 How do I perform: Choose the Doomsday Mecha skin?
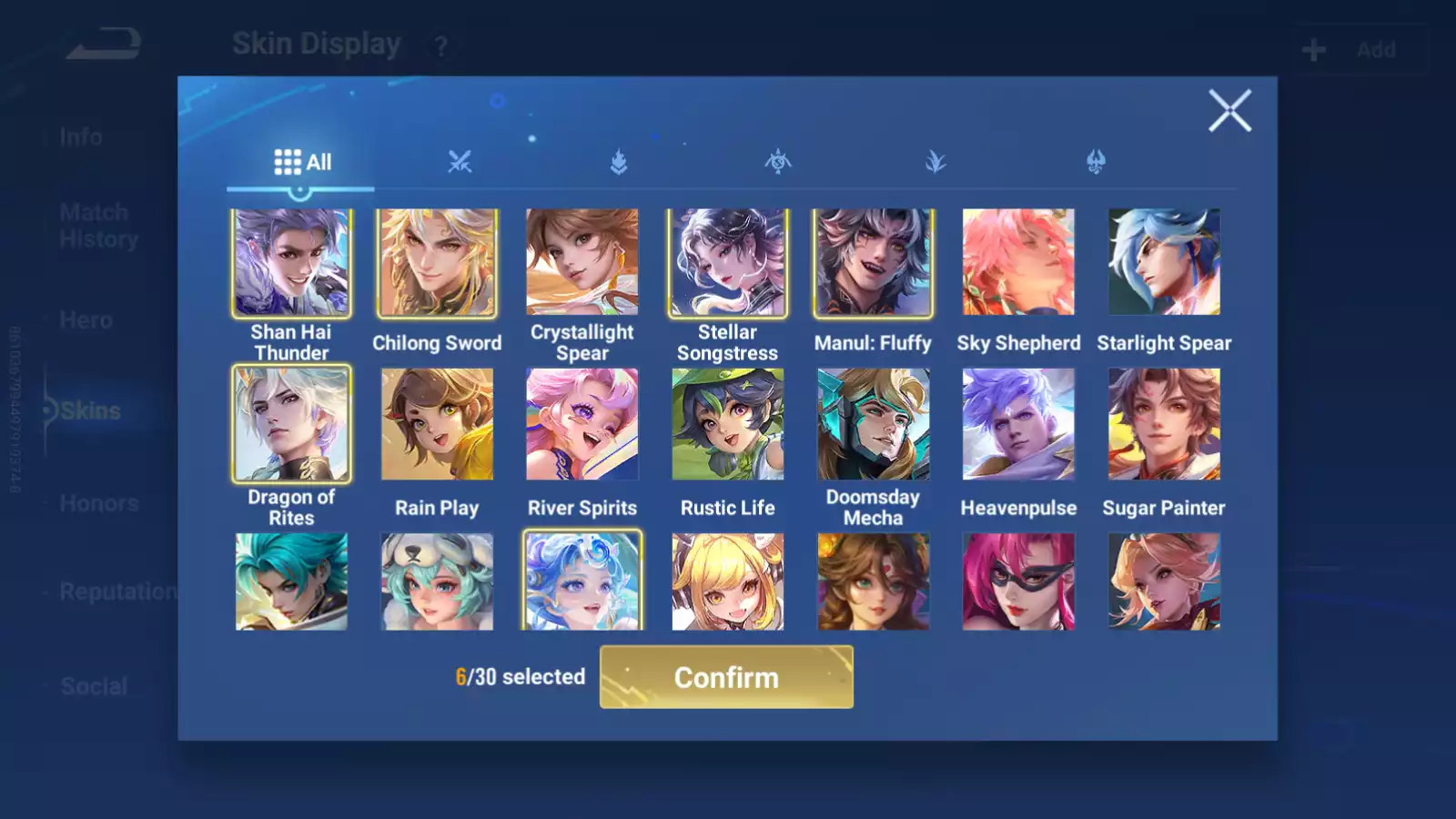pos(873,424)
